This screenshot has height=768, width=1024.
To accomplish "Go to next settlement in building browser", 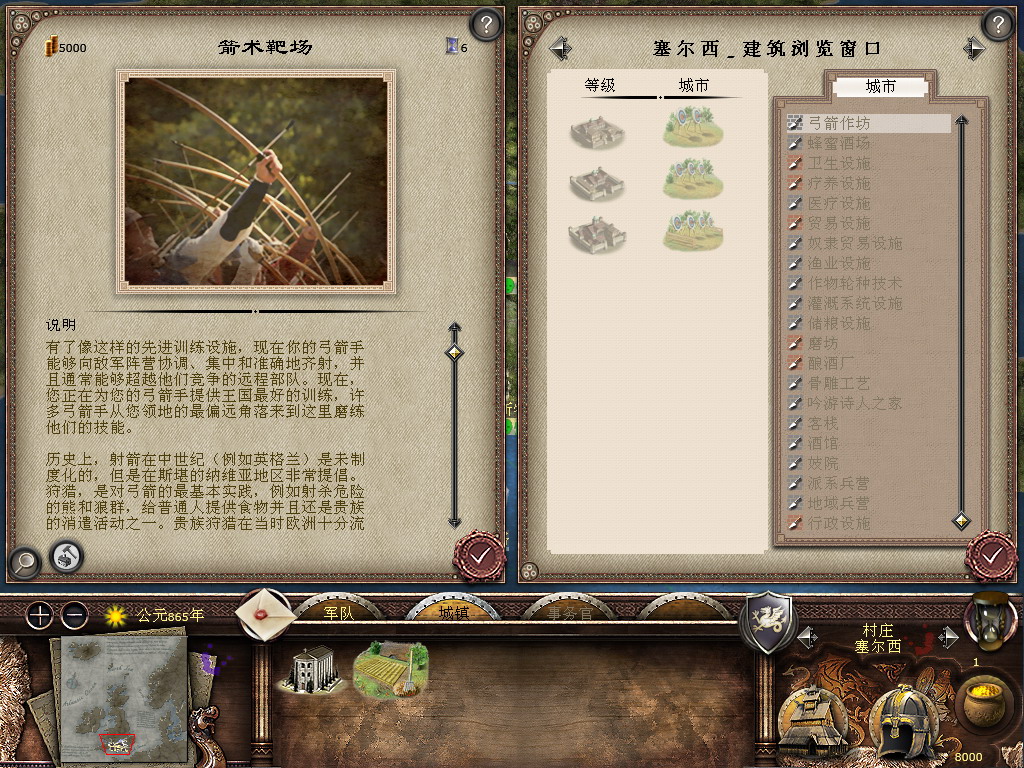I will click(x=974, y=48).
